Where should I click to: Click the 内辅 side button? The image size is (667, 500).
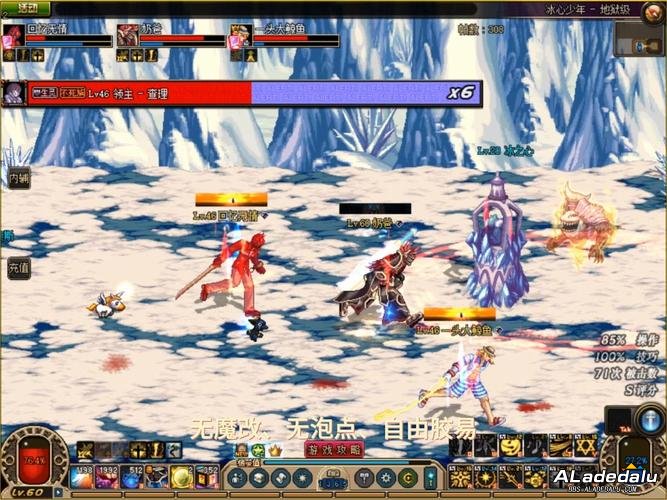pos(18,178)
